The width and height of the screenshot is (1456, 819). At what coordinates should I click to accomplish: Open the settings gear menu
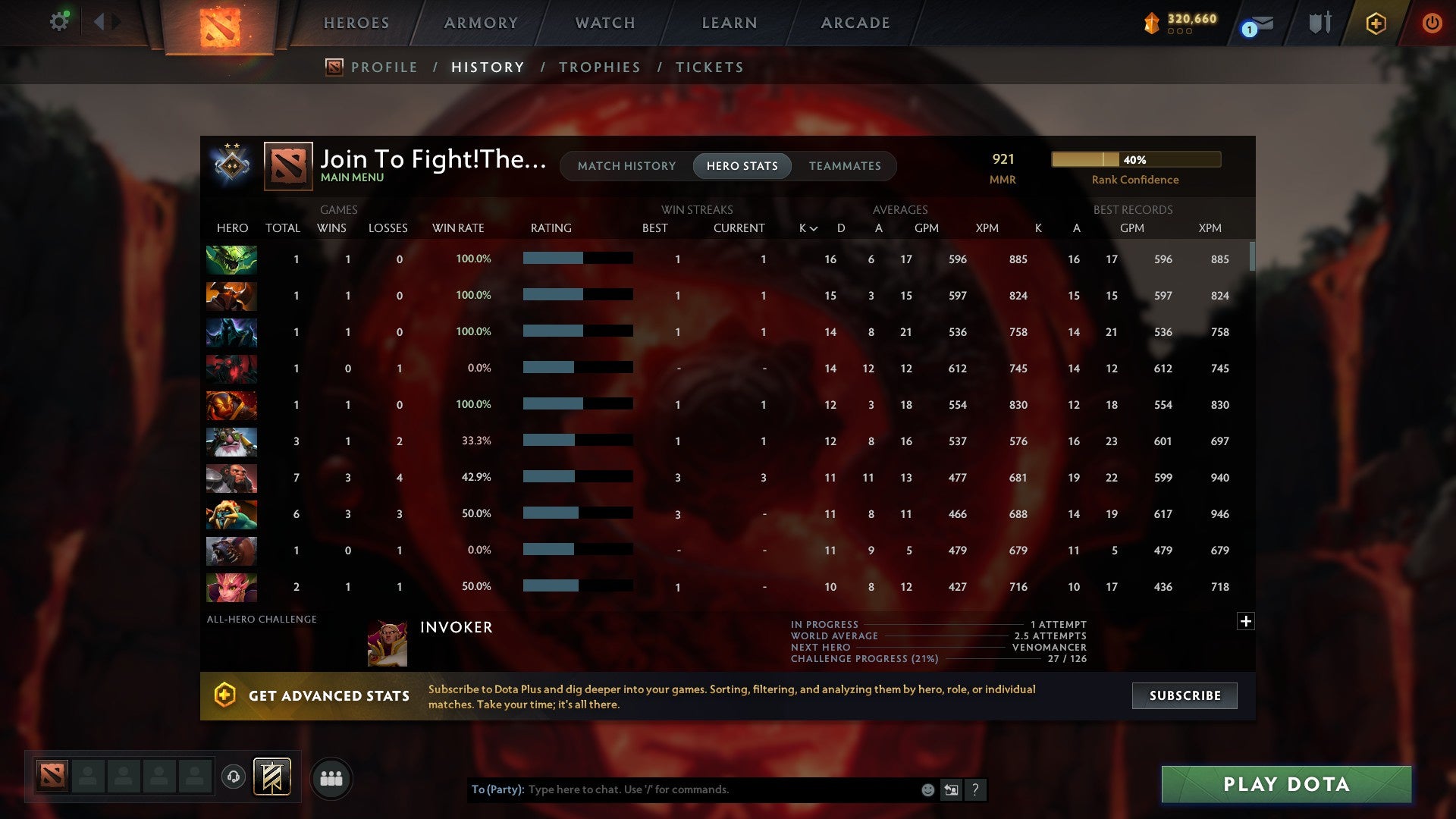pos(59,21)
